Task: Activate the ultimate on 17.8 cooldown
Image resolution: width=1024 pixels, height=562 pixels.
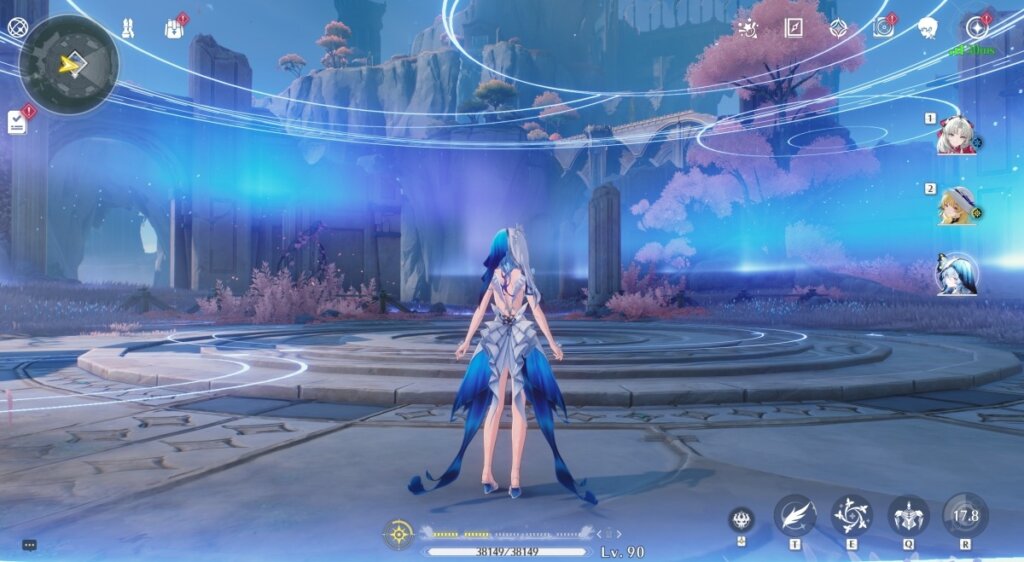Action: tap(965, 516)
